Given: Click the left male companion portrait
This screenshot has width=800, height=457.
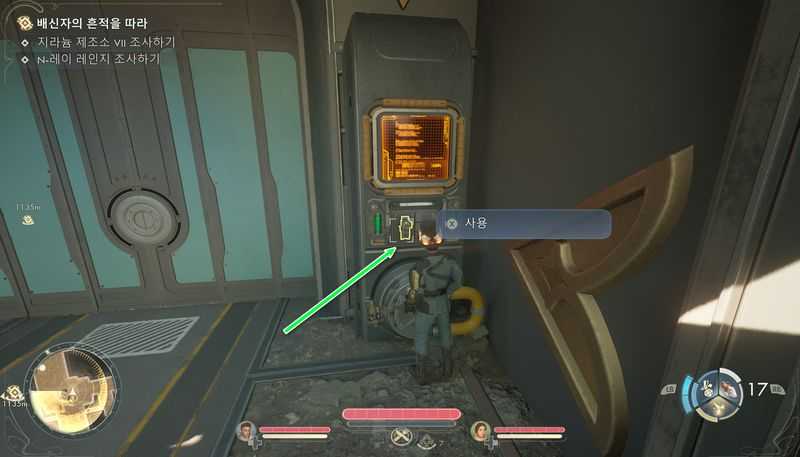Looking at the screenshot, I should tap(246, 431).
